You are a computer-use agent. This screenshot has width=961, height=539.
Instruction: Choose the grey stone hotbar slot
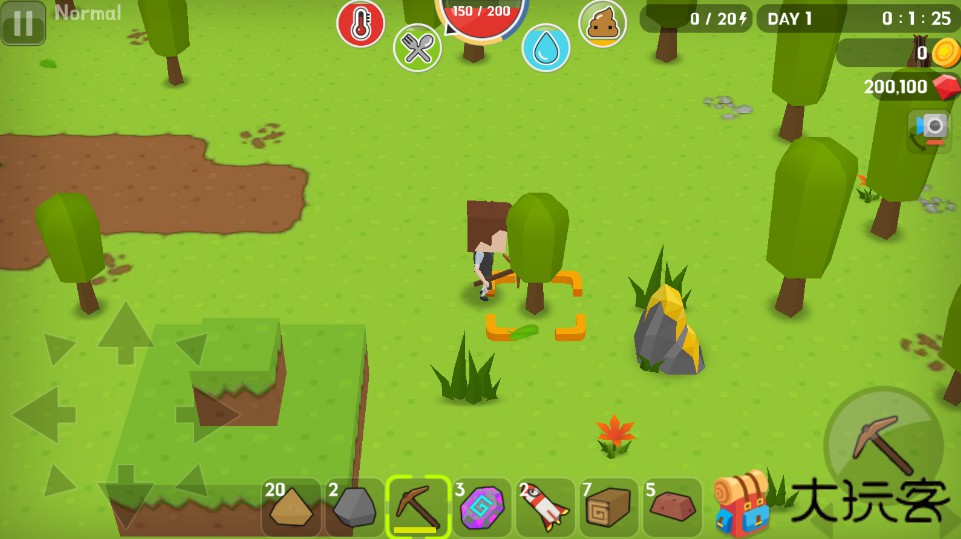click(x=354, y=507)
